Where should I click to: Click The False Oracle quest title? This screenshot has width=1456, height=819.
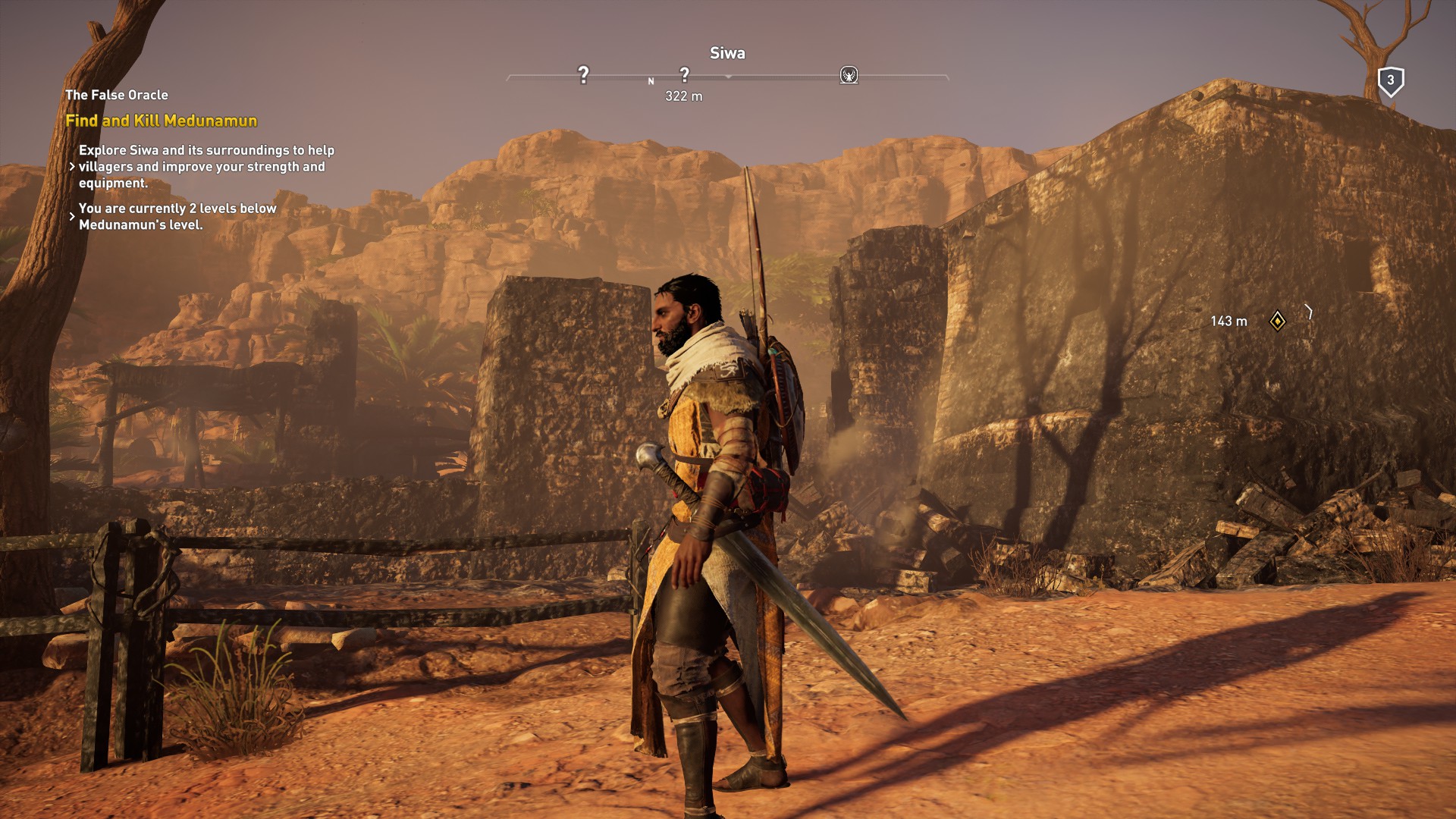(117, 95)
